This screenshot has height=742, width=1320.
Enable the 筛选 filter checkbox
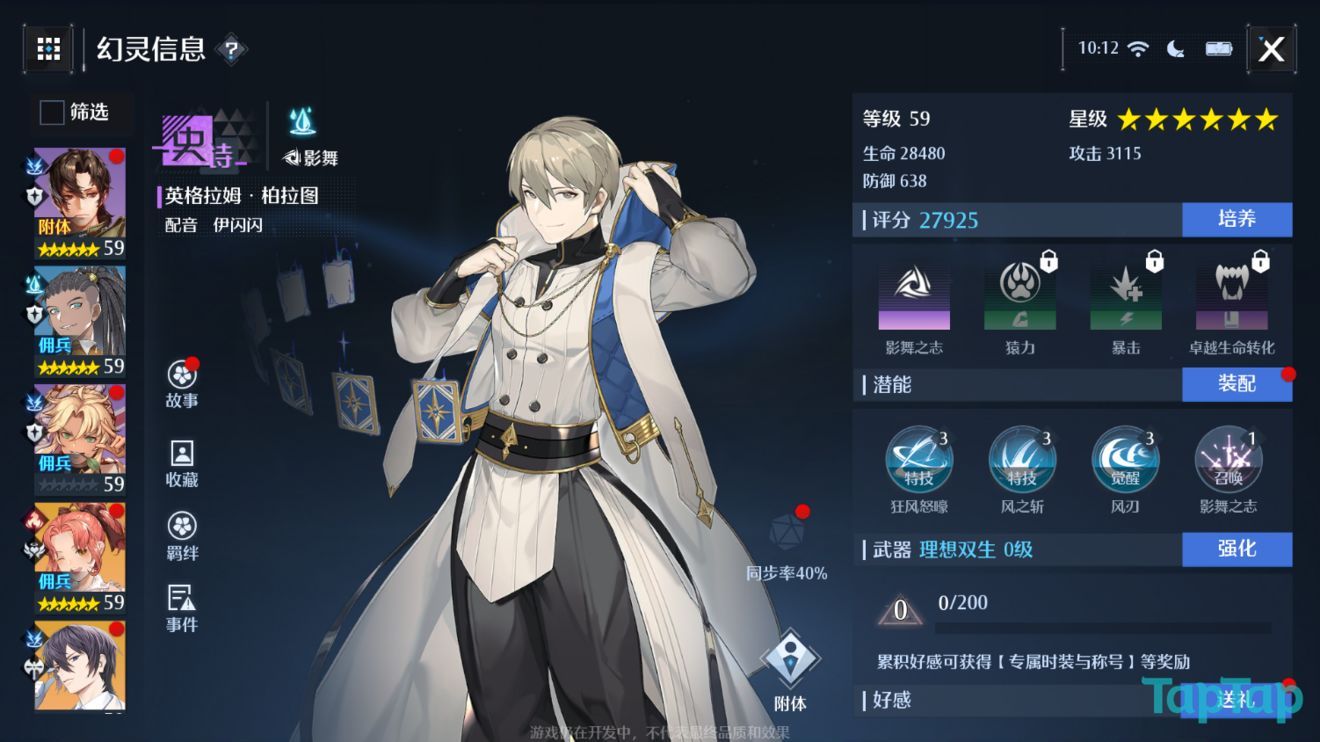50,113
